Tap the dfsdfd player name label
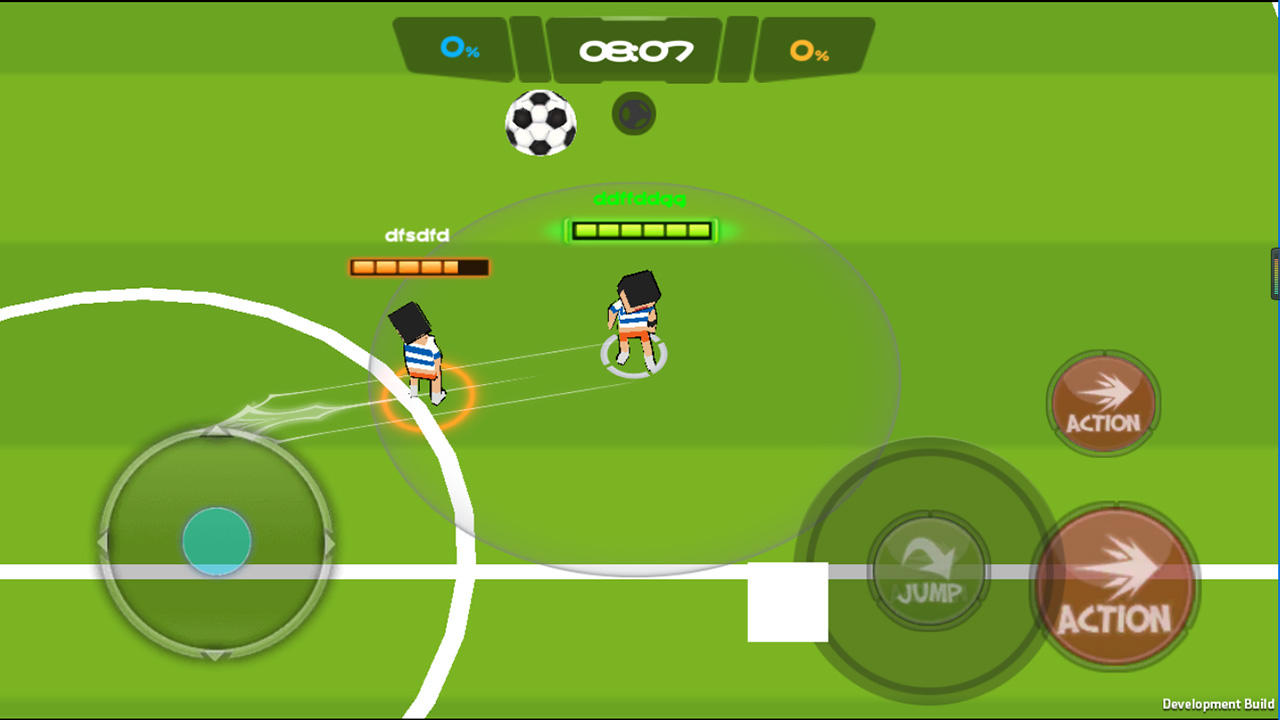This screenshot has height=720, width=1280. [418, 235]
